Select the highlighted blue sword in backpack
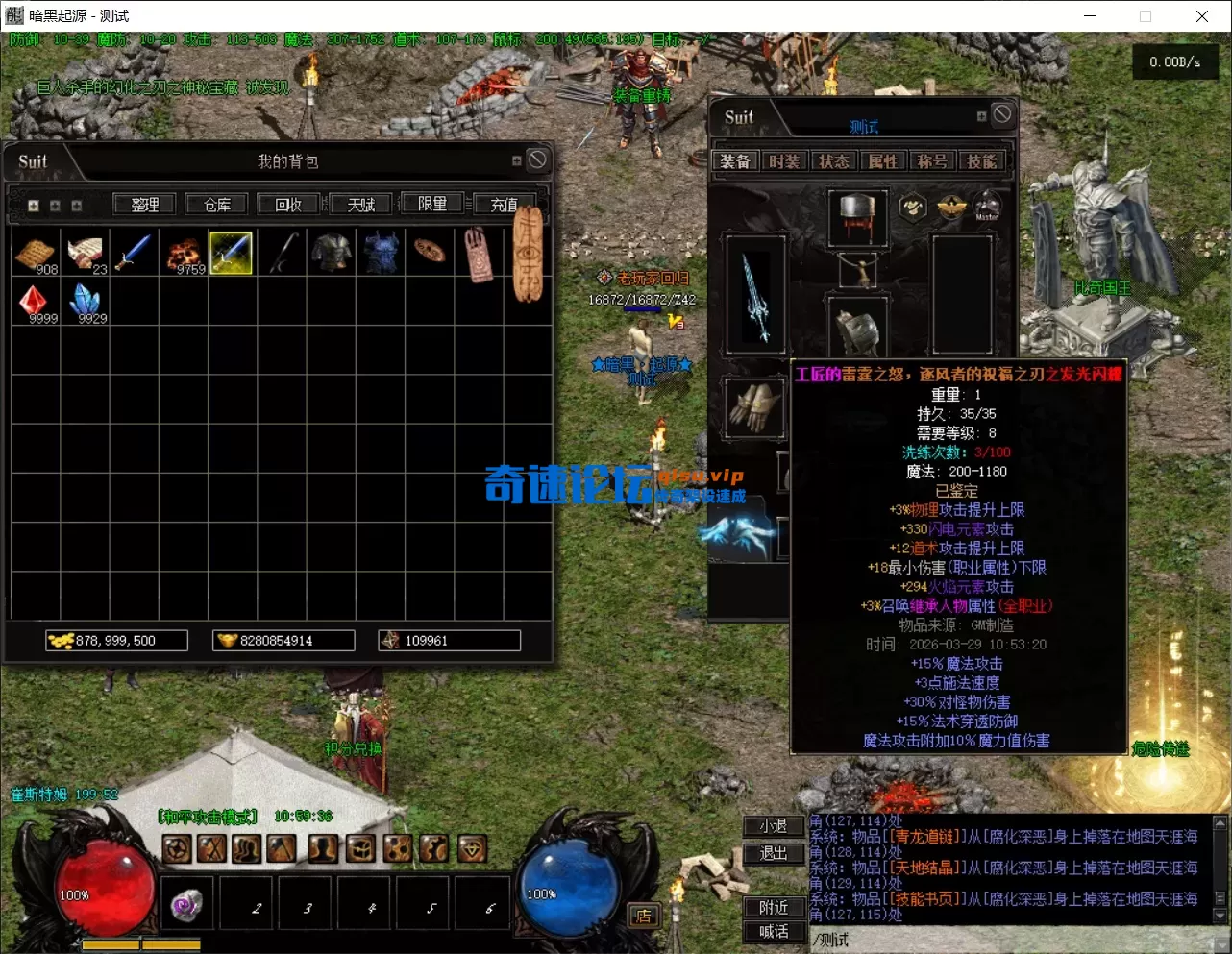 pos(231,253)
